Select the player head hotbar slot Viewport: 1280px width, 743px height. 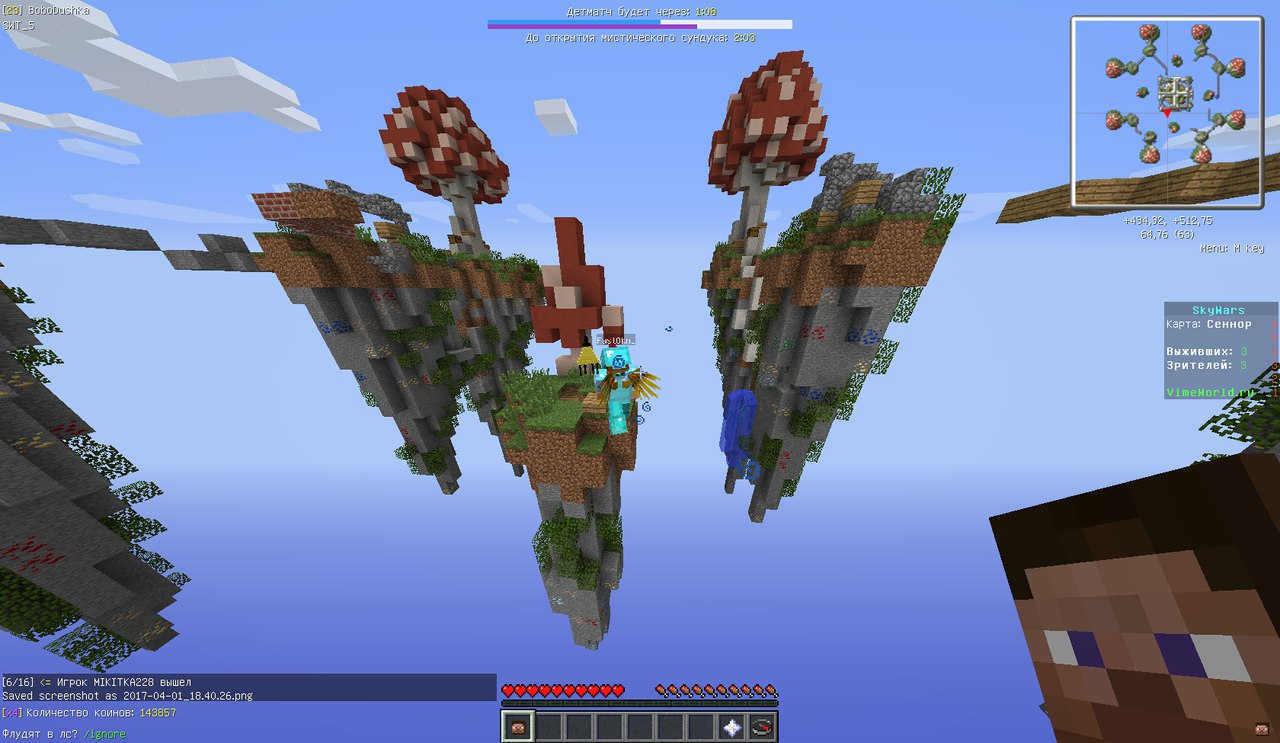517,727
